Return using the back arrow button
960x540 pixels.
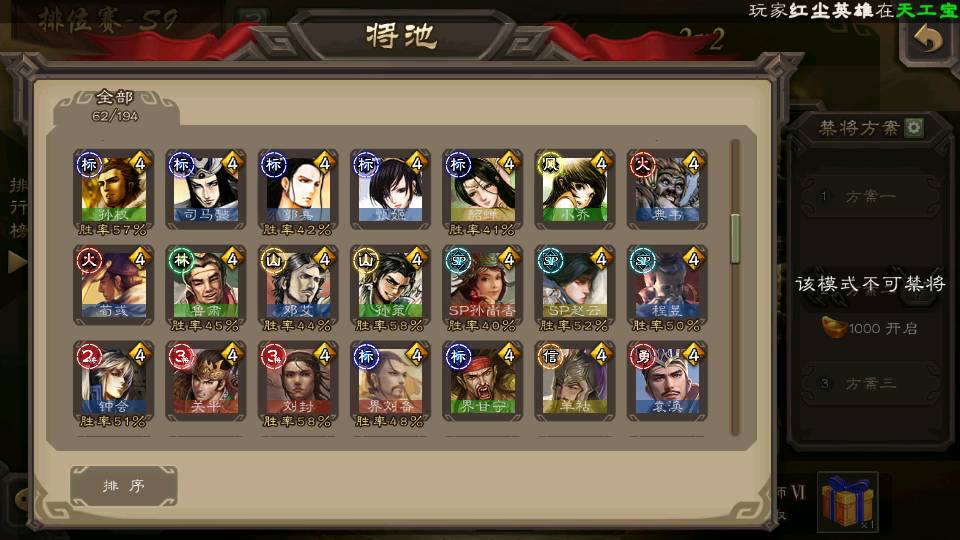[x=929, y=41]
